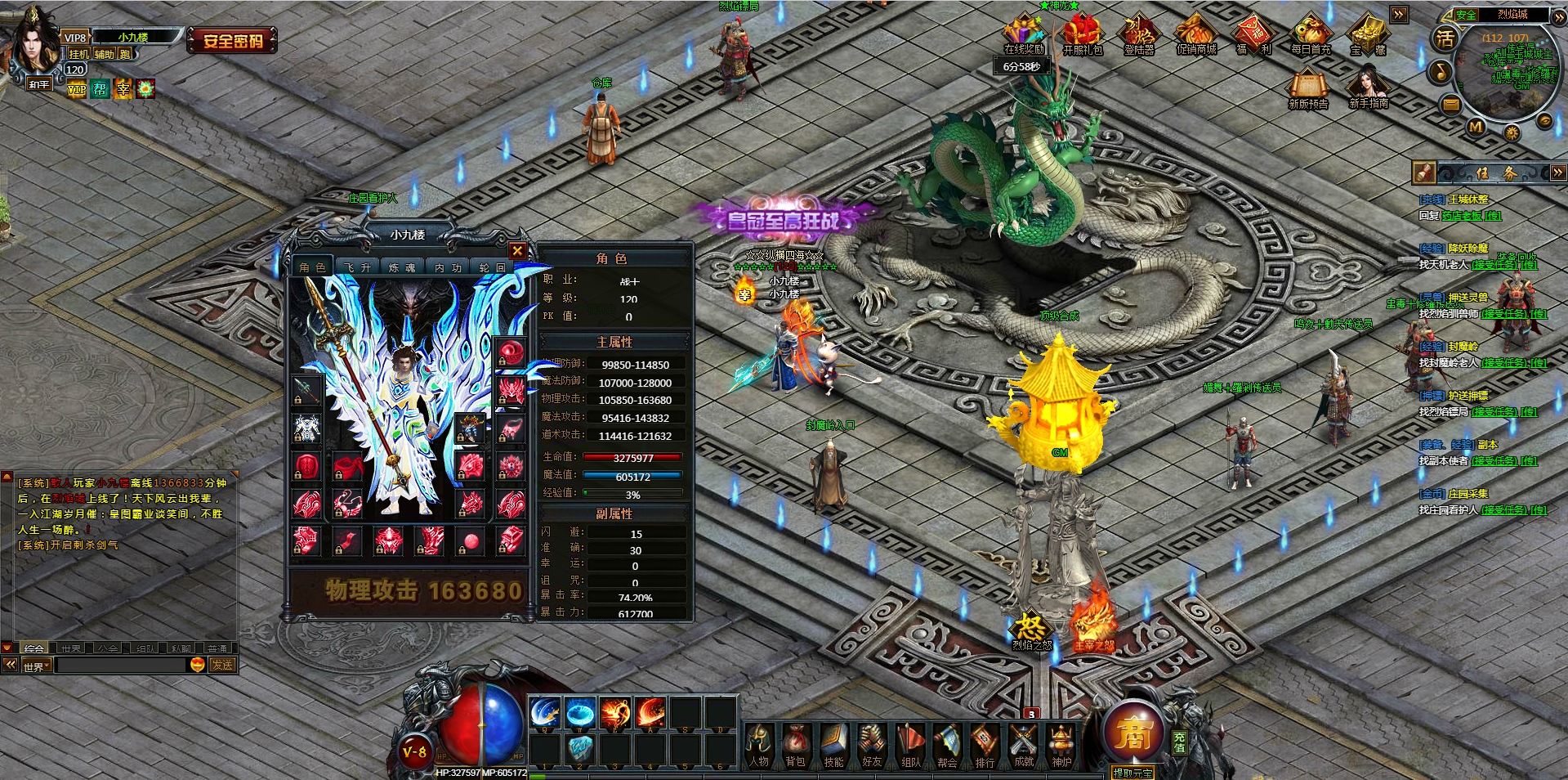
Task: Open the 神炉 furnace icon
Action: point(1061,746)
